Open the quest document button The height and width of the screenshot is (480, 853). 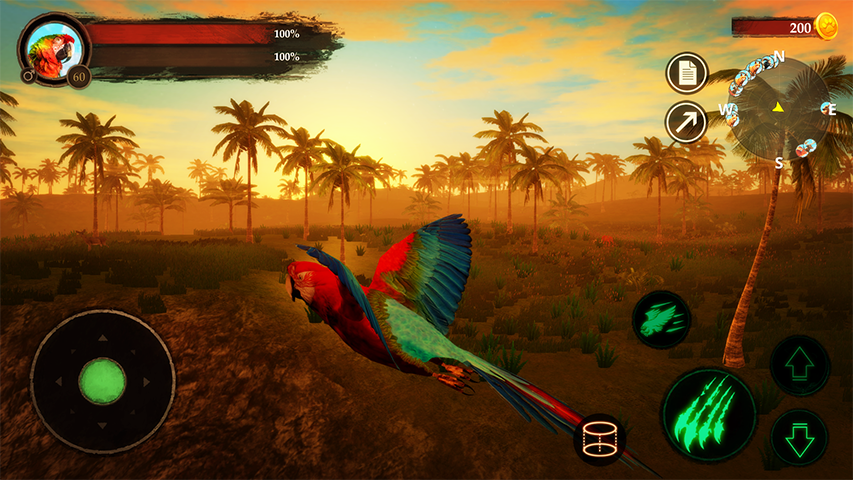(x=686, y=72)
